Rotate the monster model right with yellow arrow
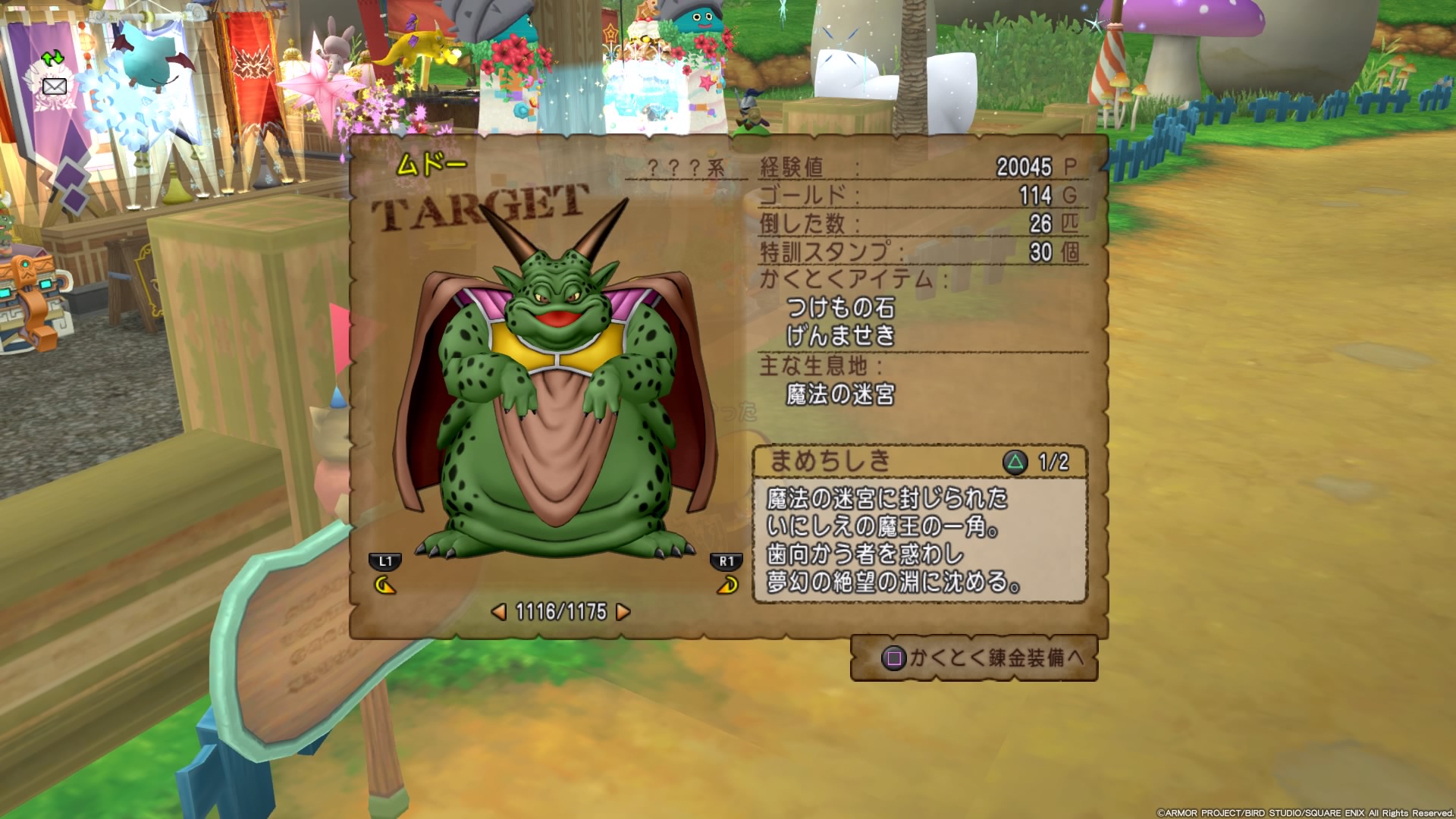1456x819 pixels. point(727,585)
